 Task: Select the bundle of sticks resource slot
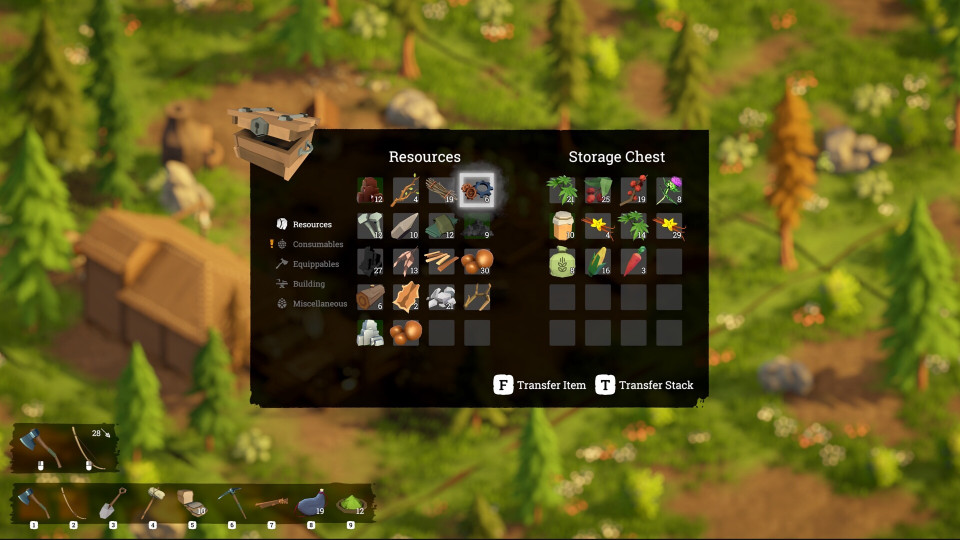441,190
